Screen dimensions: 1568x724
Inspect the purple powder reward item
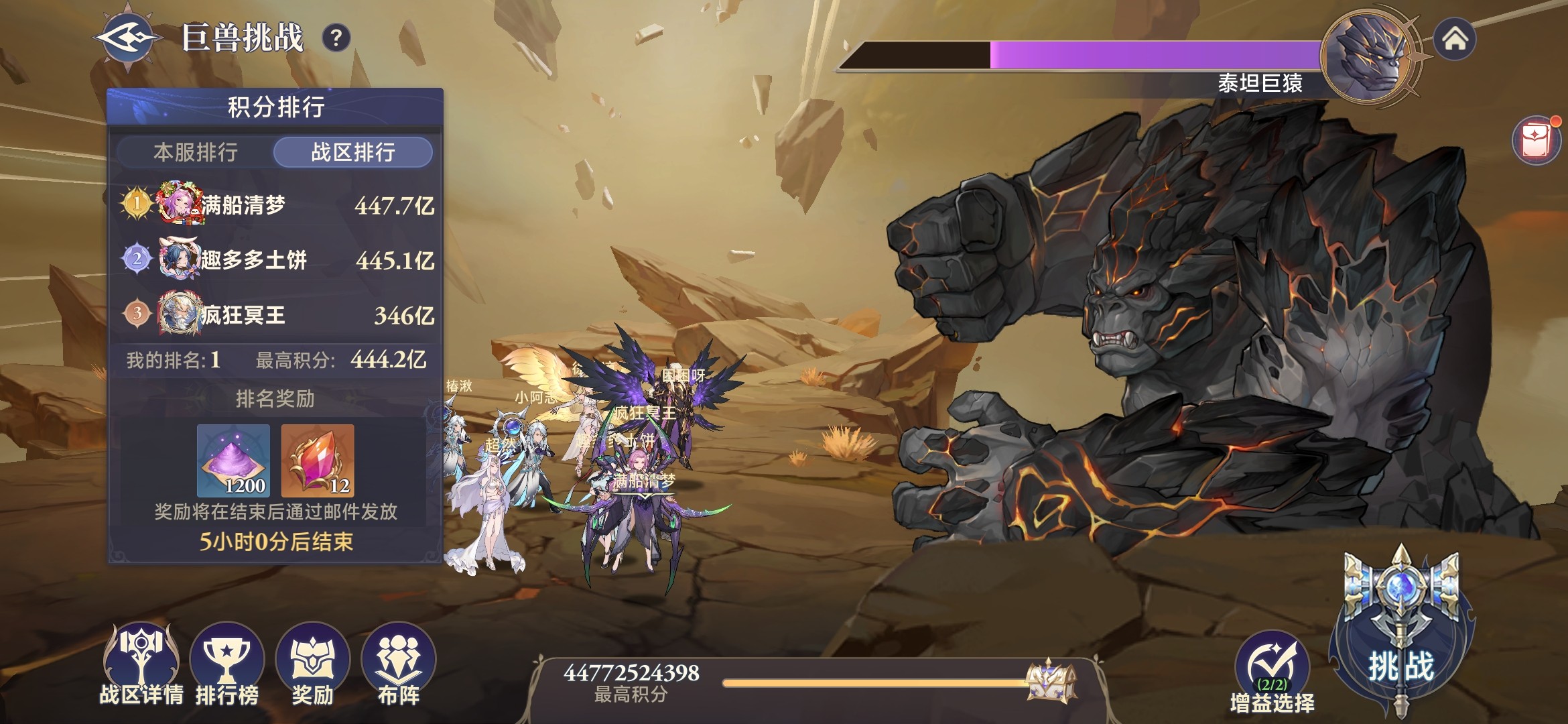click(x=234, y=461)
